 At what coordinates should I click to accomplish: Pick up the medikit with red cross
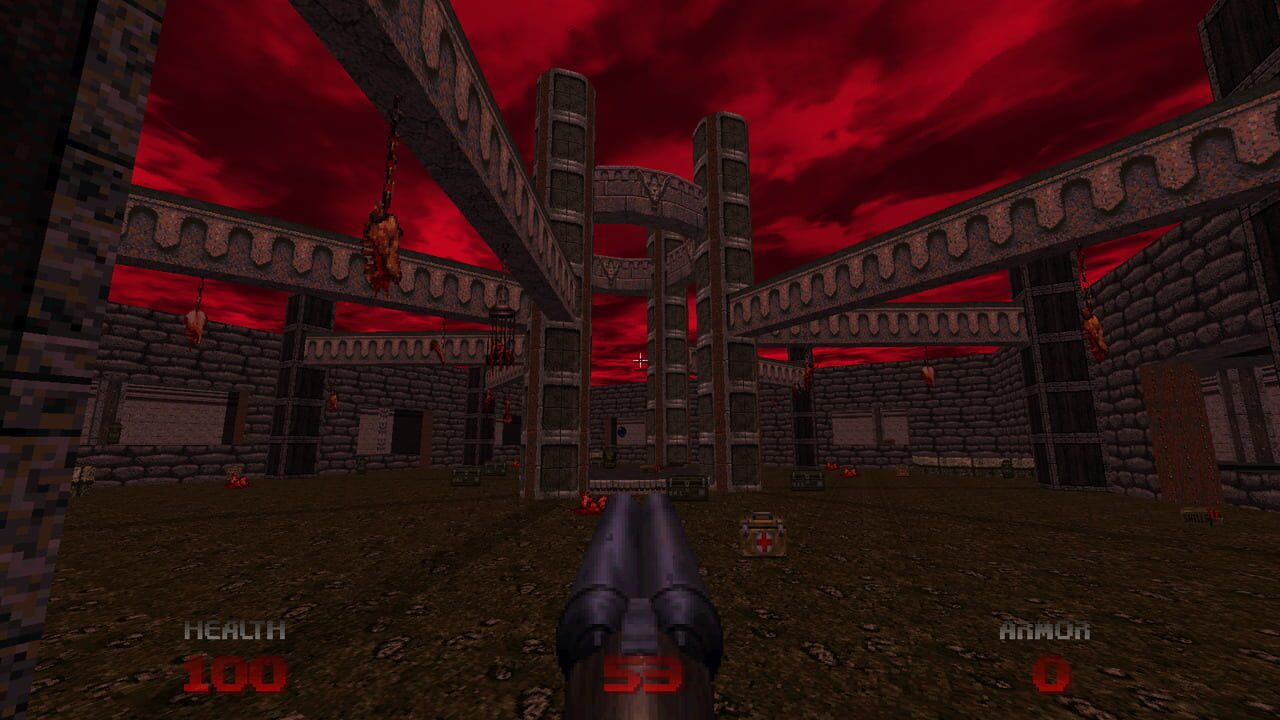pos(762,533)
